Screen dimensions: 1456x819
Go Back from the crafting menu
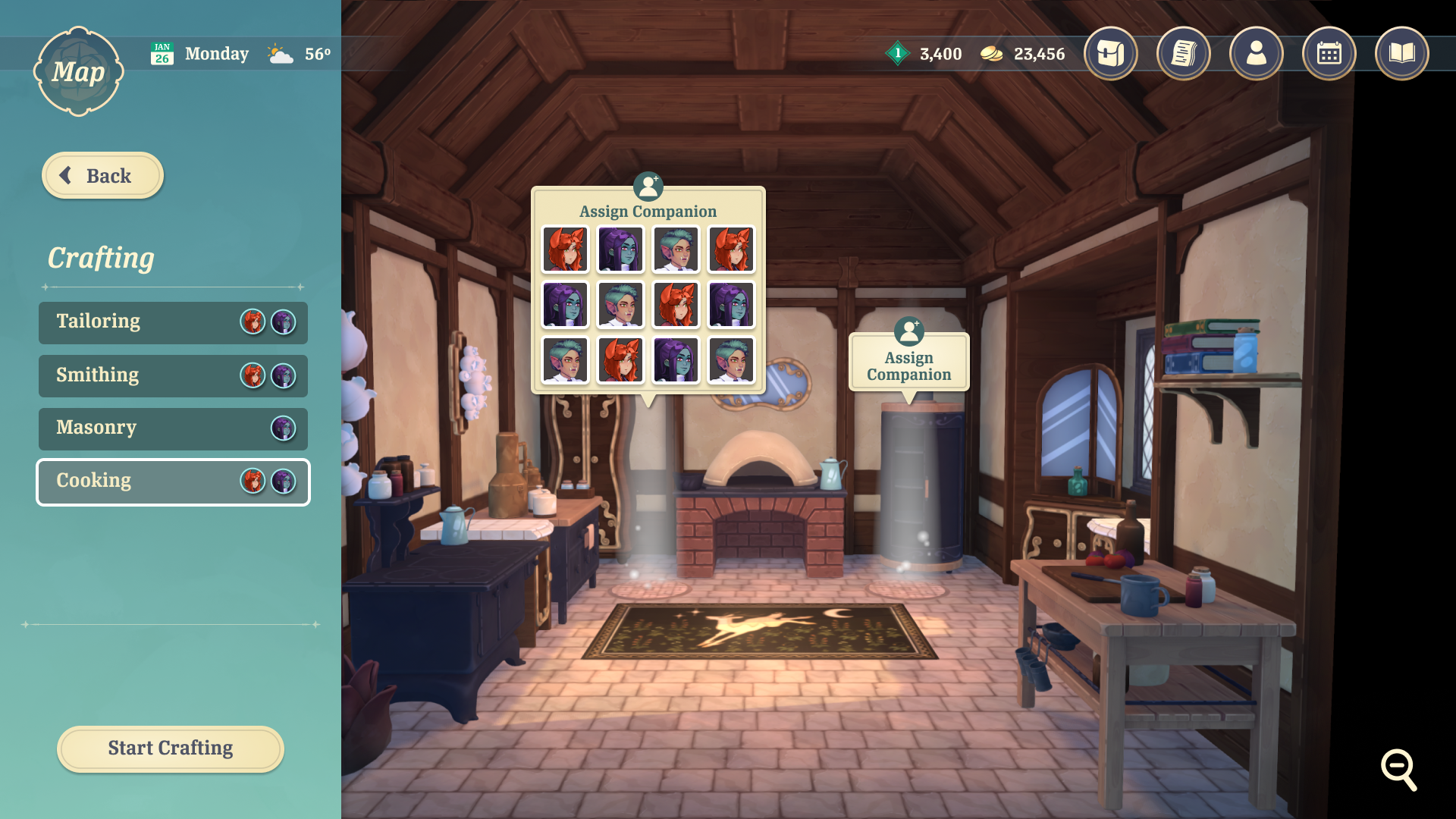click(x=102, y=176)
